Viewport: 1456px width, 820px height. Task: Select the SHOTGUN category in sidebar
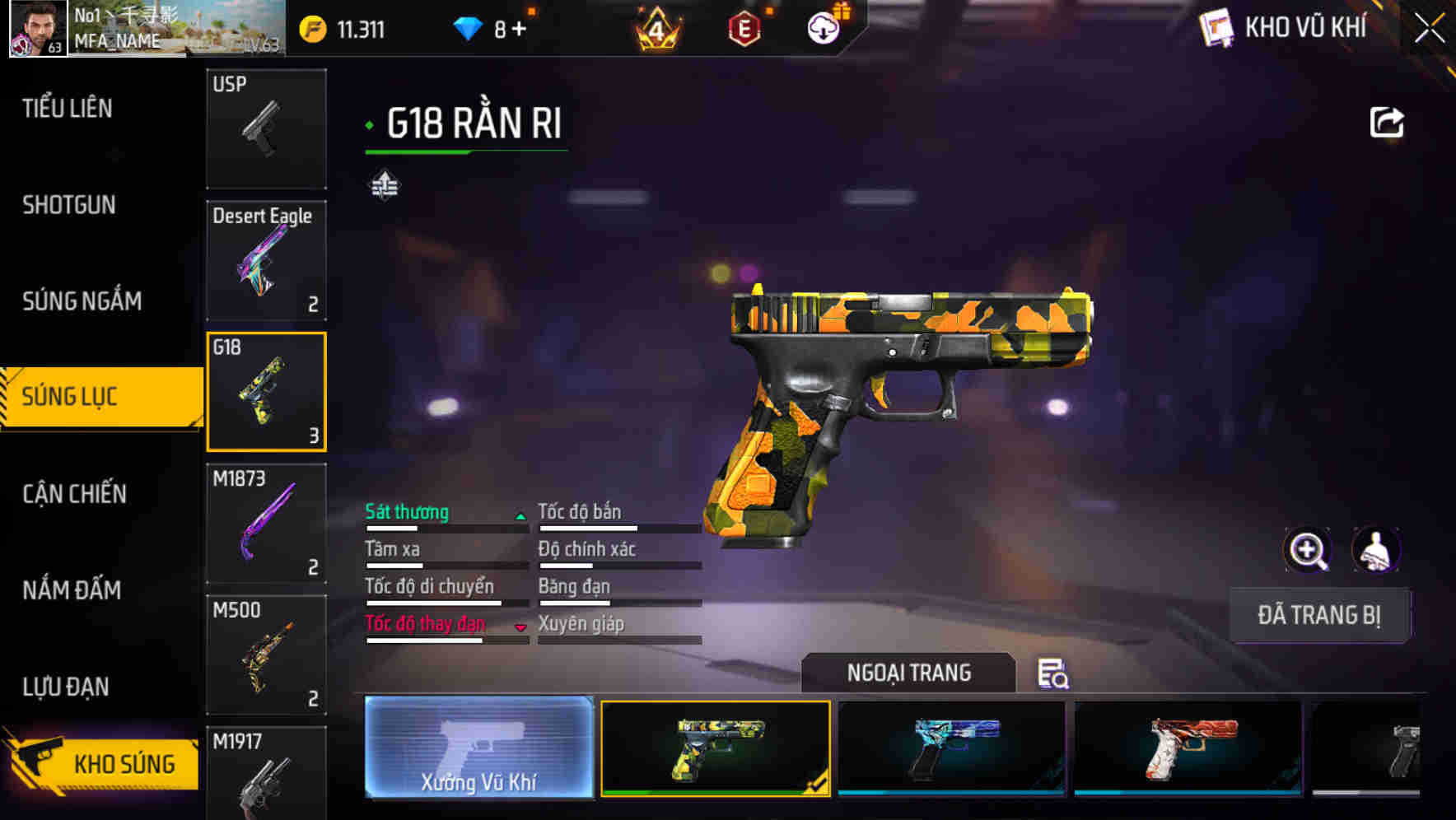pos(68,205)
